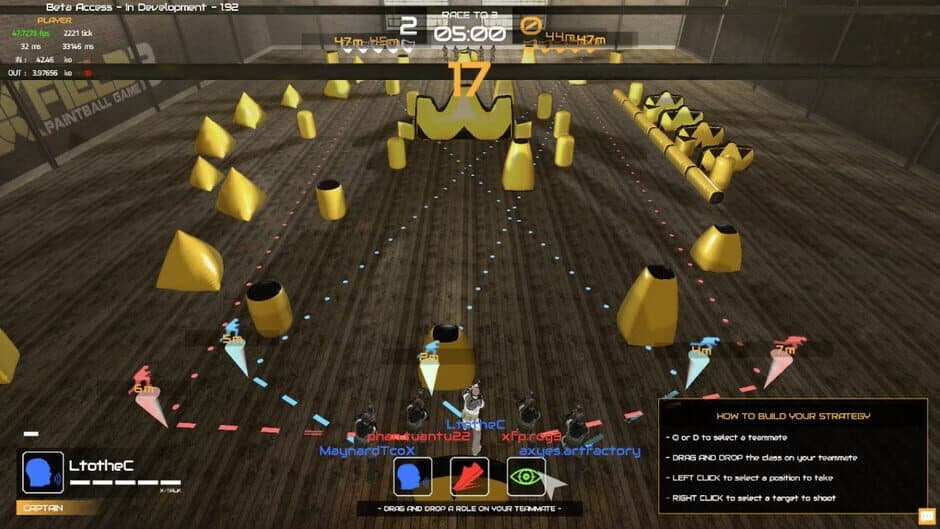940x529 pixels.
Task: Select teammate axyes.artfactory by name label
Action: [579, 451]
